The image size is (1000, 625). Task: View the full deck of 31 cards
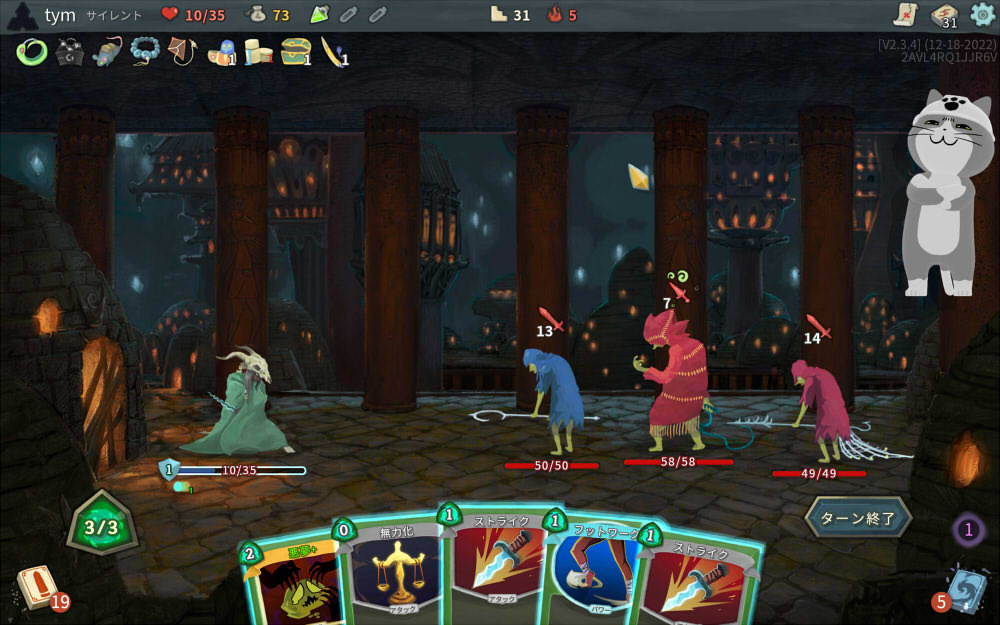click(x=945, y=15)
